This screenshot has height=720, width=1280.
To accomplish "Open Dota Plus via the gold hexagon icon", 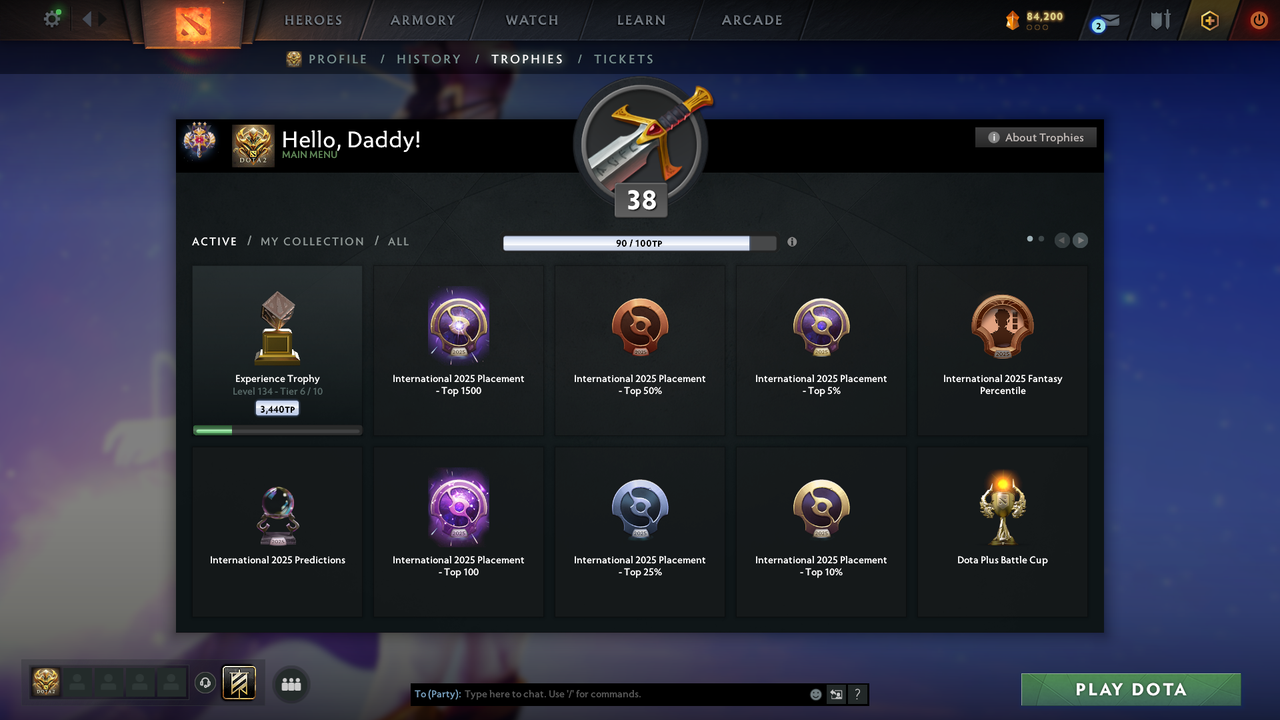I will pyautogui.click(x=1209, y=20).
